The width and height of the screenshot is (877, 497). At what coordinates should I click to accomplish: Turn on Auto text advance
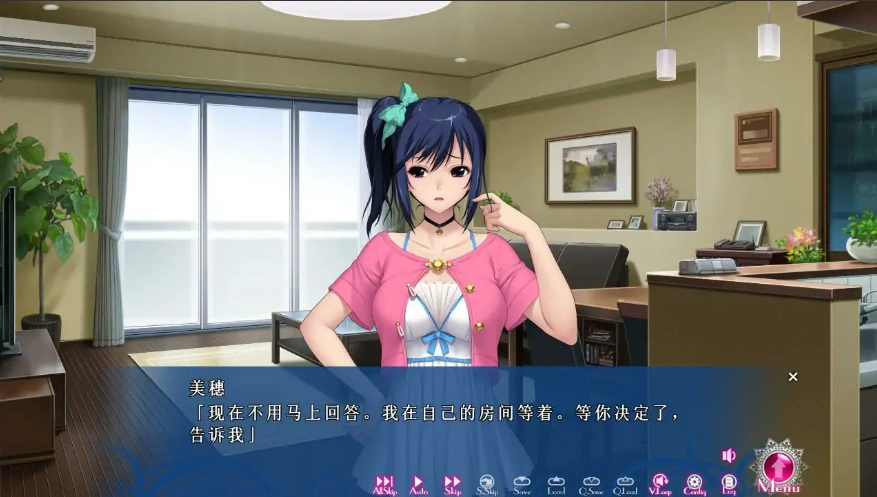(x=418, y=484)
